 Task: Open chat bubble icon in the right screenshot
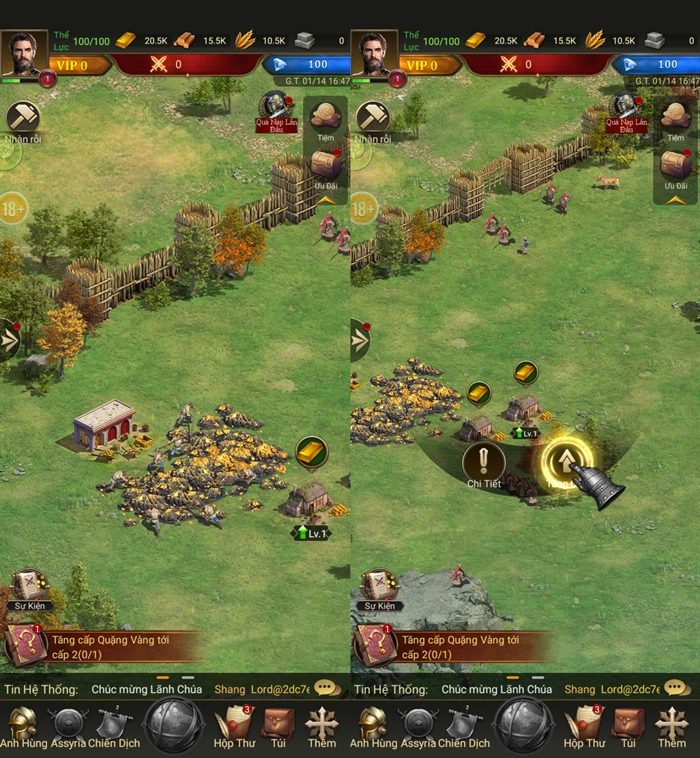tap(677, 688)
